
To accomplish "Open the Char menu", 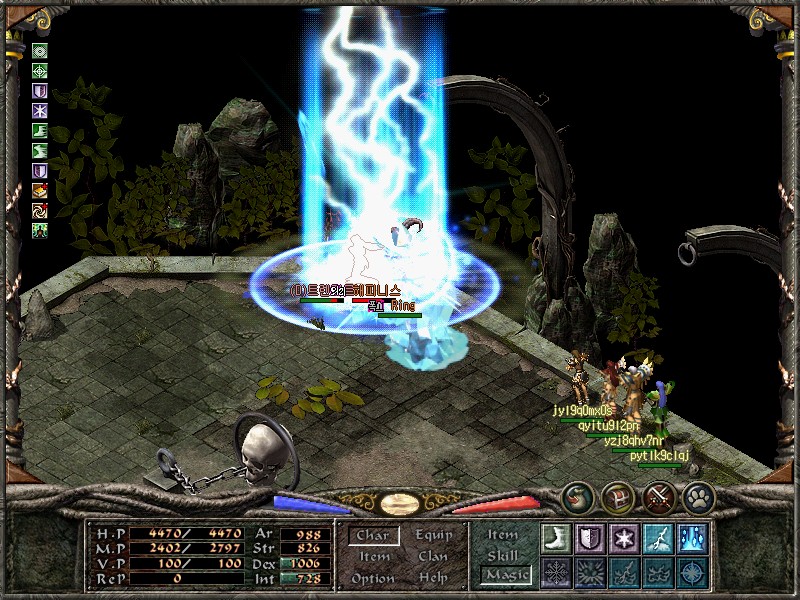I will (x=372, y=536).
